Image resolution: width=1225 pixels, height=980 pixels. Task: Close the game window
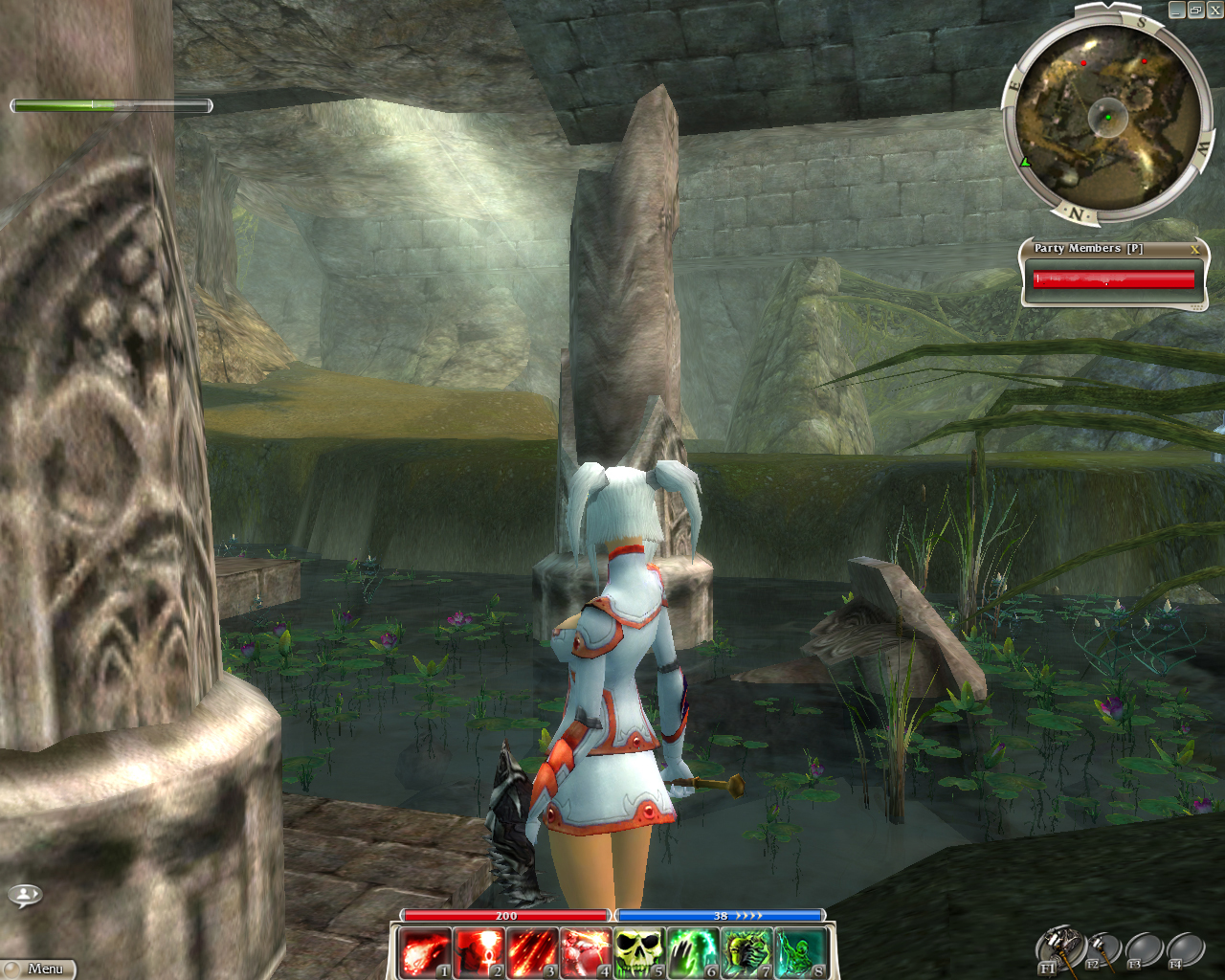[x=1214, y=10]
